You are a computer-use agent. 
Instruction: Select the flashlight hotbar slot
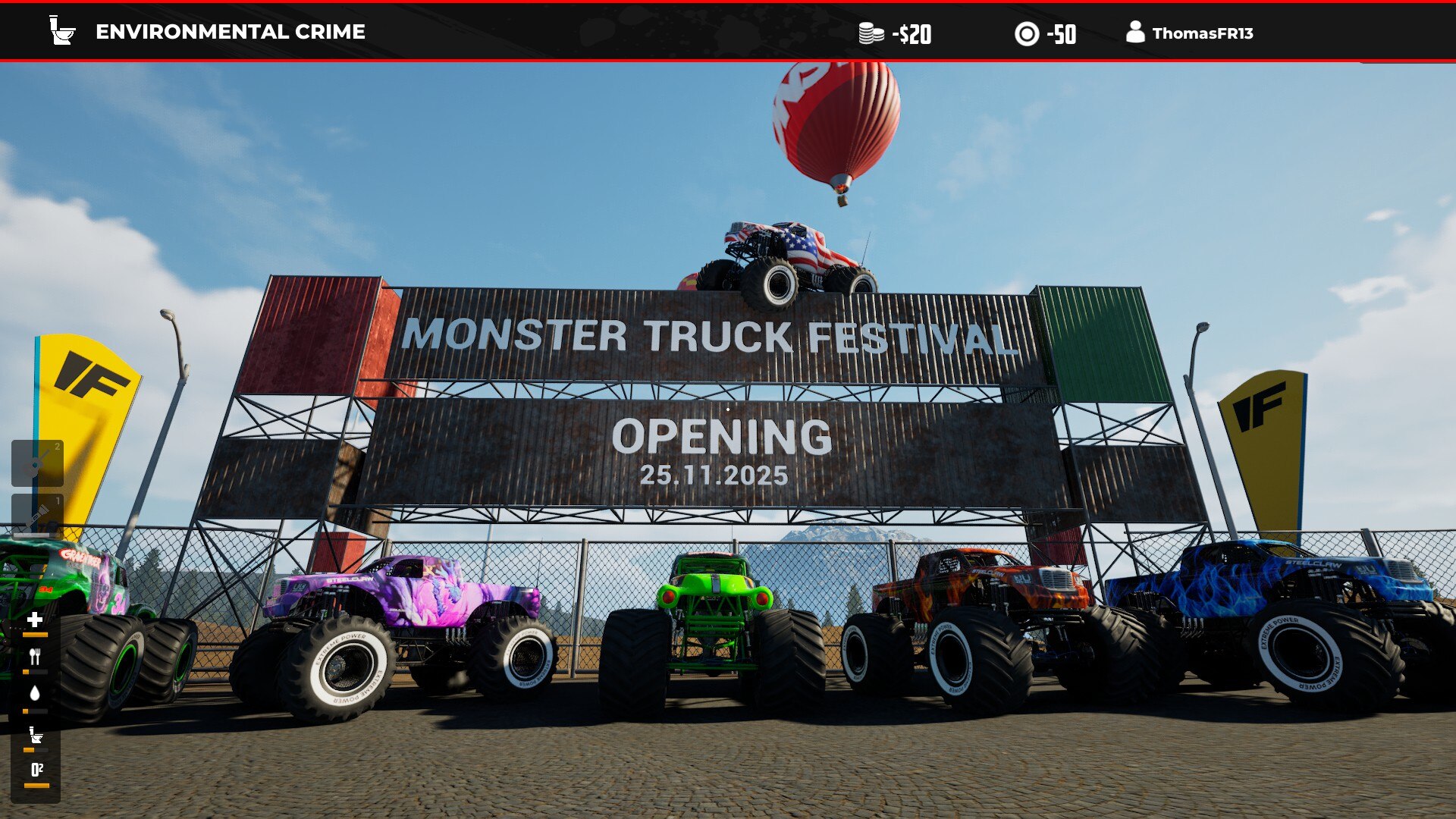[37, 516]
